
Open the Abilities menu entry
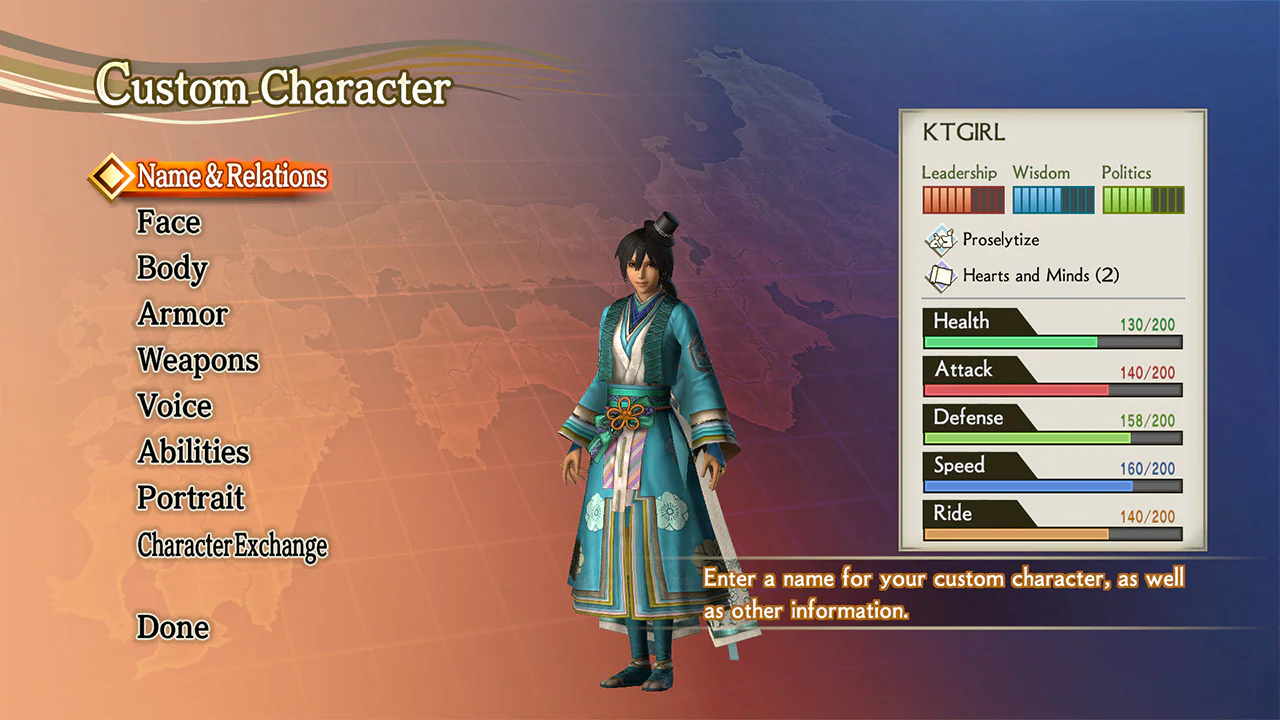[192, 452]
